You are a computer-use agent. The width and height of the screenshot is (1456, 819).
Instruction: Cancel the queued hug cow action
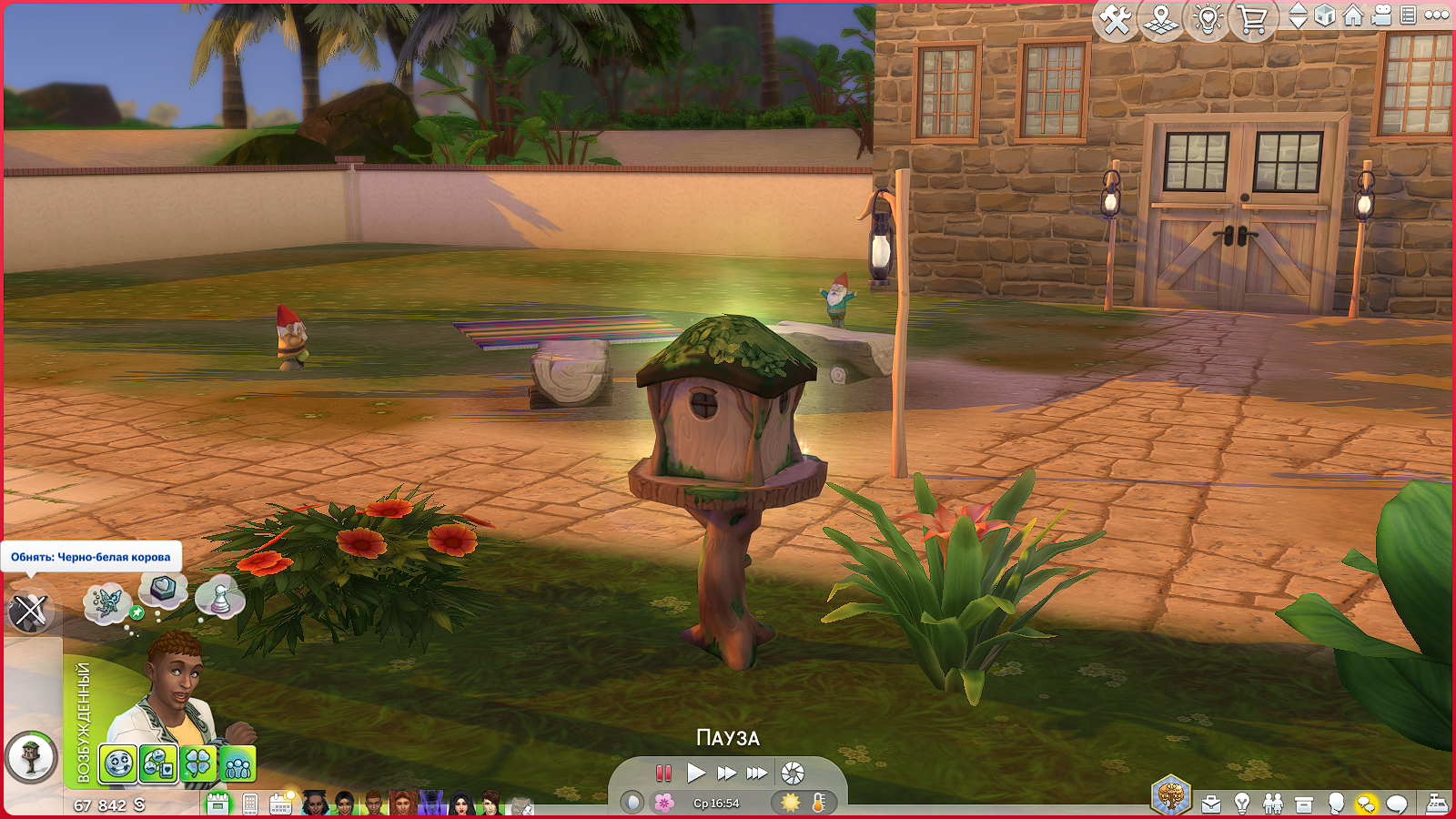pyautogui.click(x=30, y=611)
